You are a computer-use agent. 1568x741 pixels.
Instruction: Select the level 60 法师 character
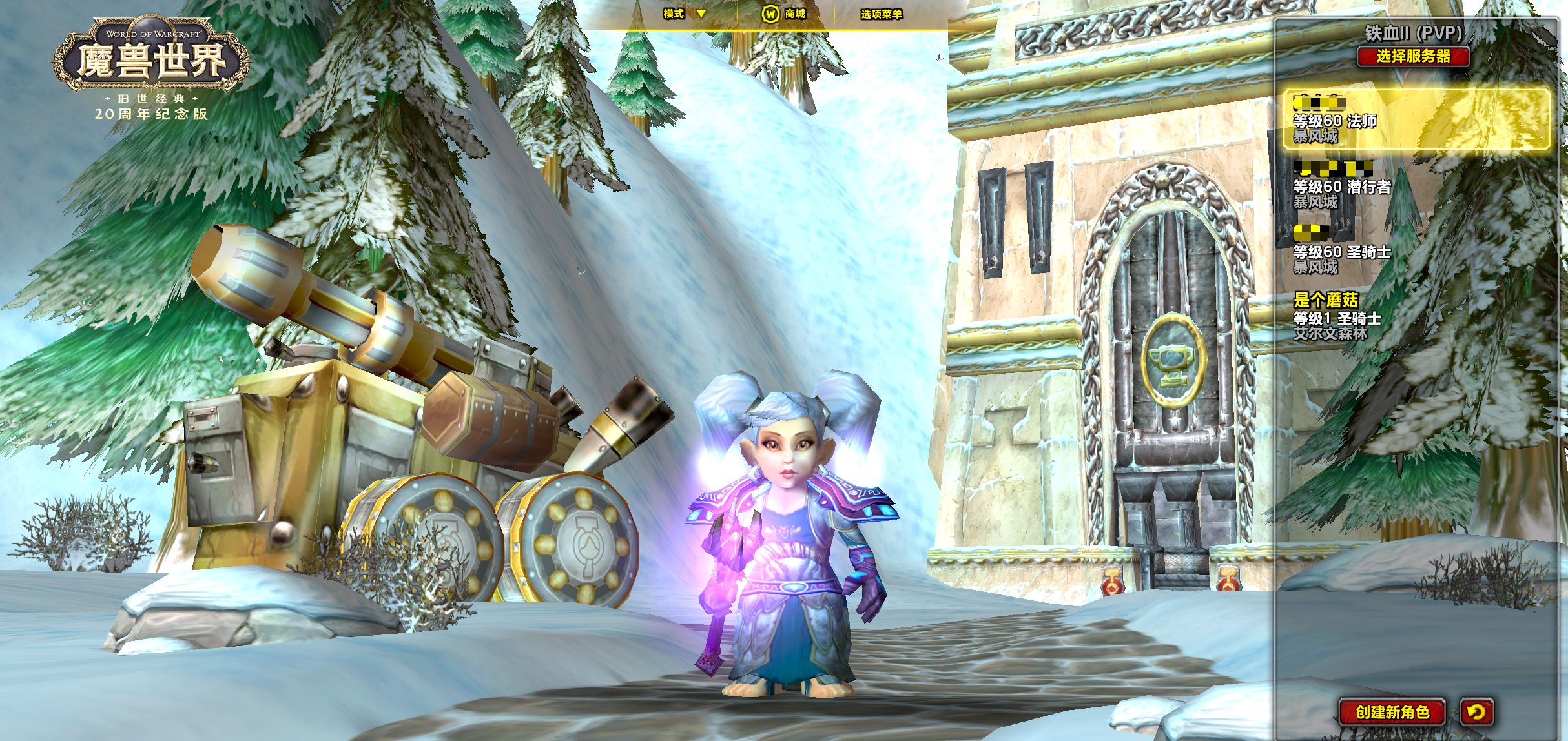click(1416, 120)
